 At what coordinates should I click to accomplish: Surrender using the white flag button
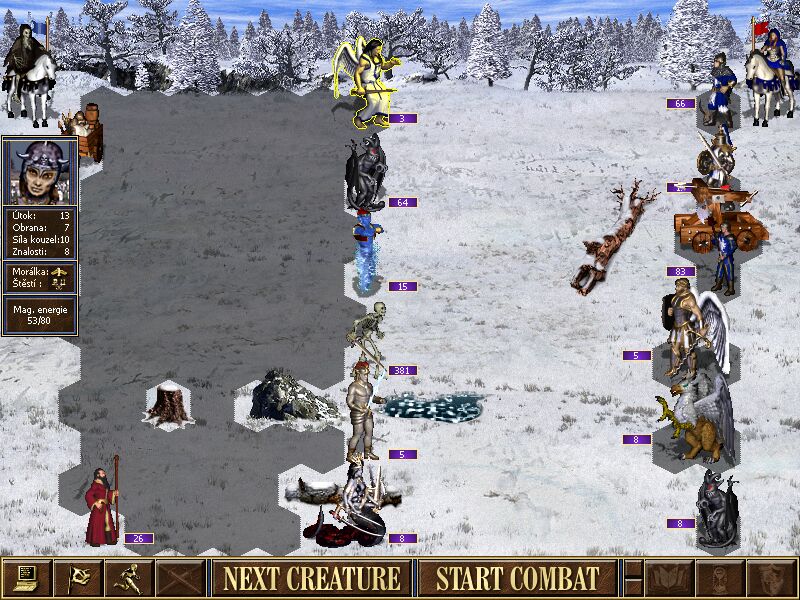(x=77, y=578)
